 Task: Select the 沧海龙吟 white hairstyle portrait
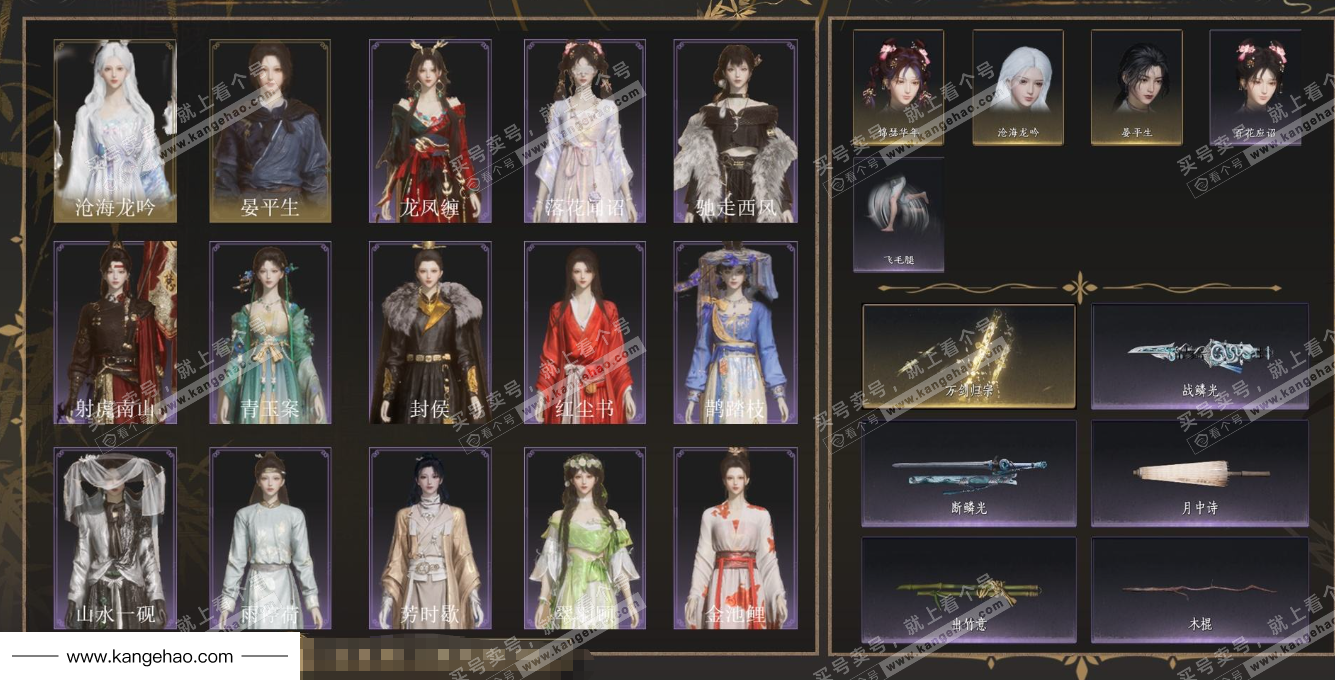[1018, 87]
